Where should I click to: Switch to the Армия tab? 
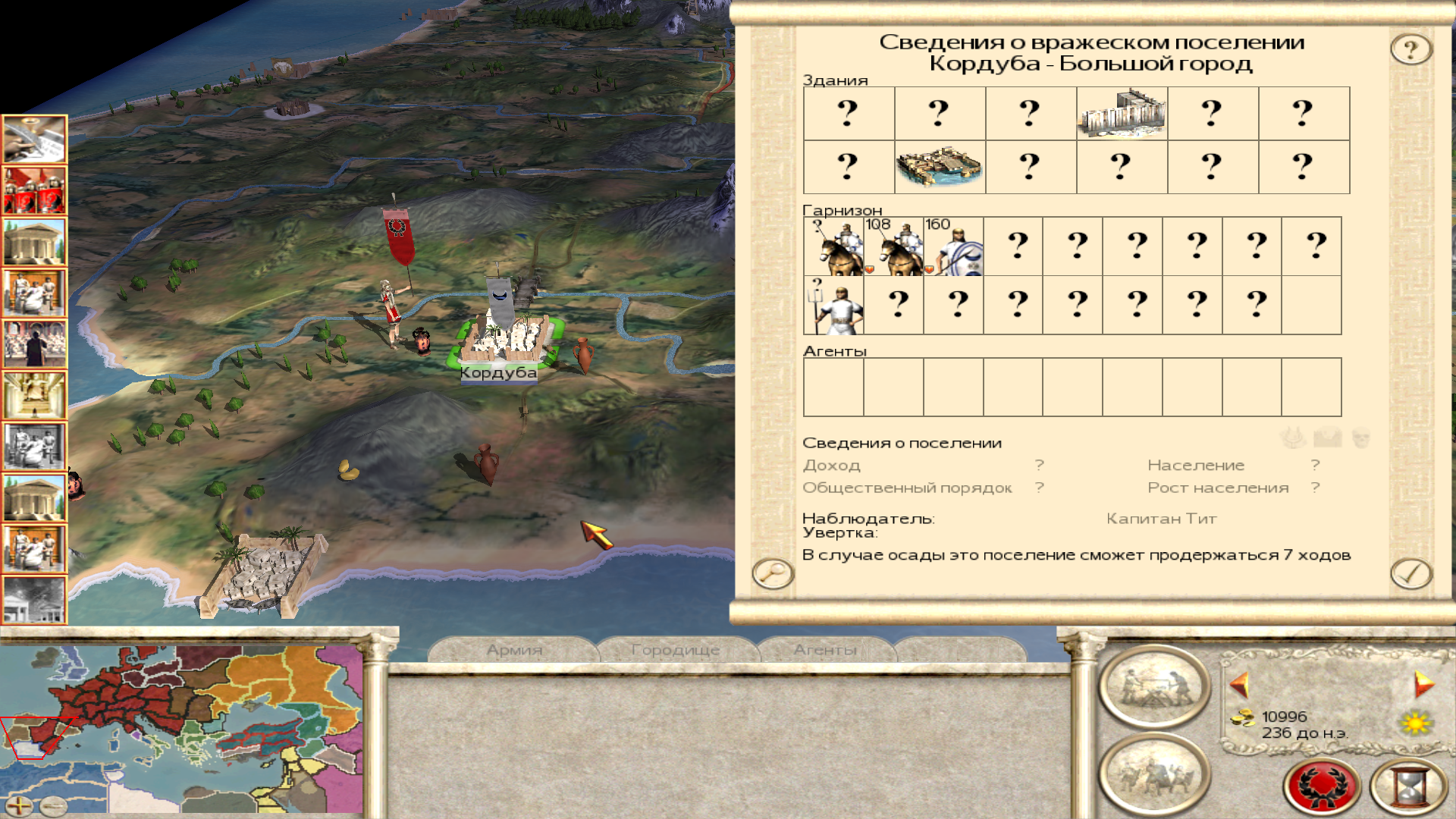(514, 650)
